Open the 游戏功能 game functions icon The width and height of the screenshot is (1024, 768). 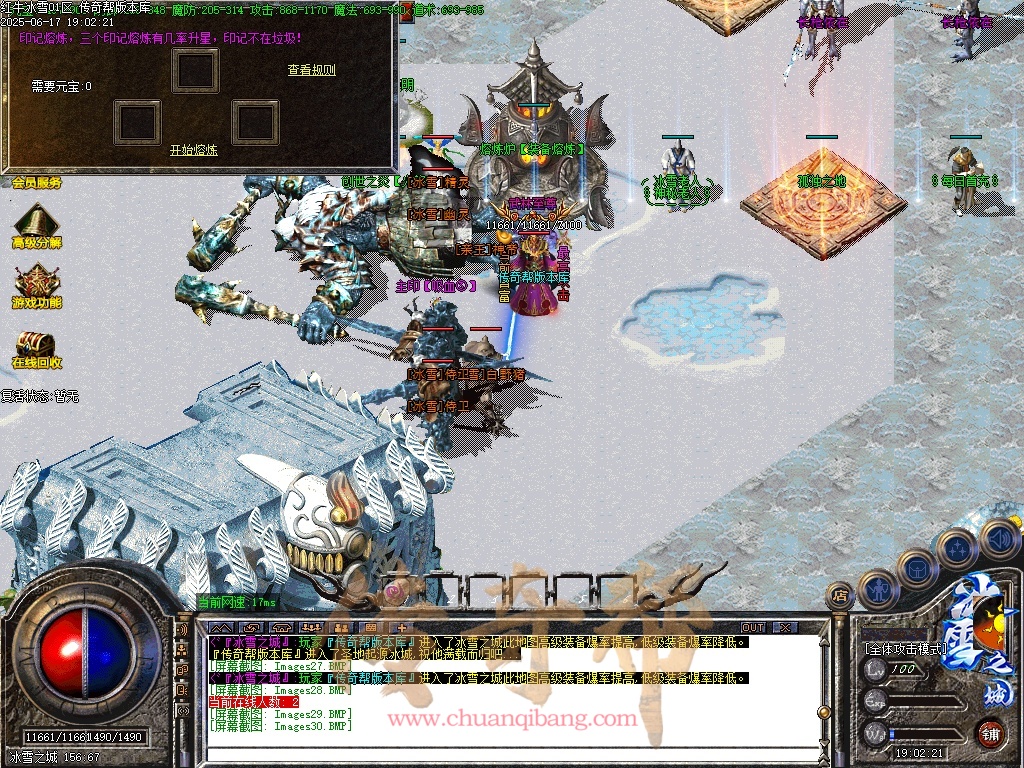tap(36, 284)
